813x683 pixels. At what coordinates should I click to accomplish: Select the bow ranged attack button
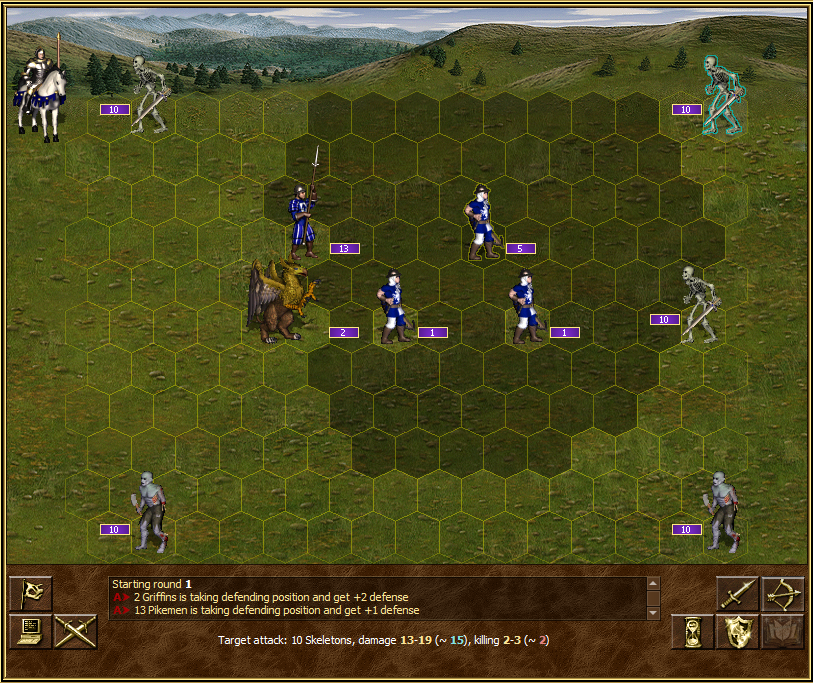click(783, 594)
